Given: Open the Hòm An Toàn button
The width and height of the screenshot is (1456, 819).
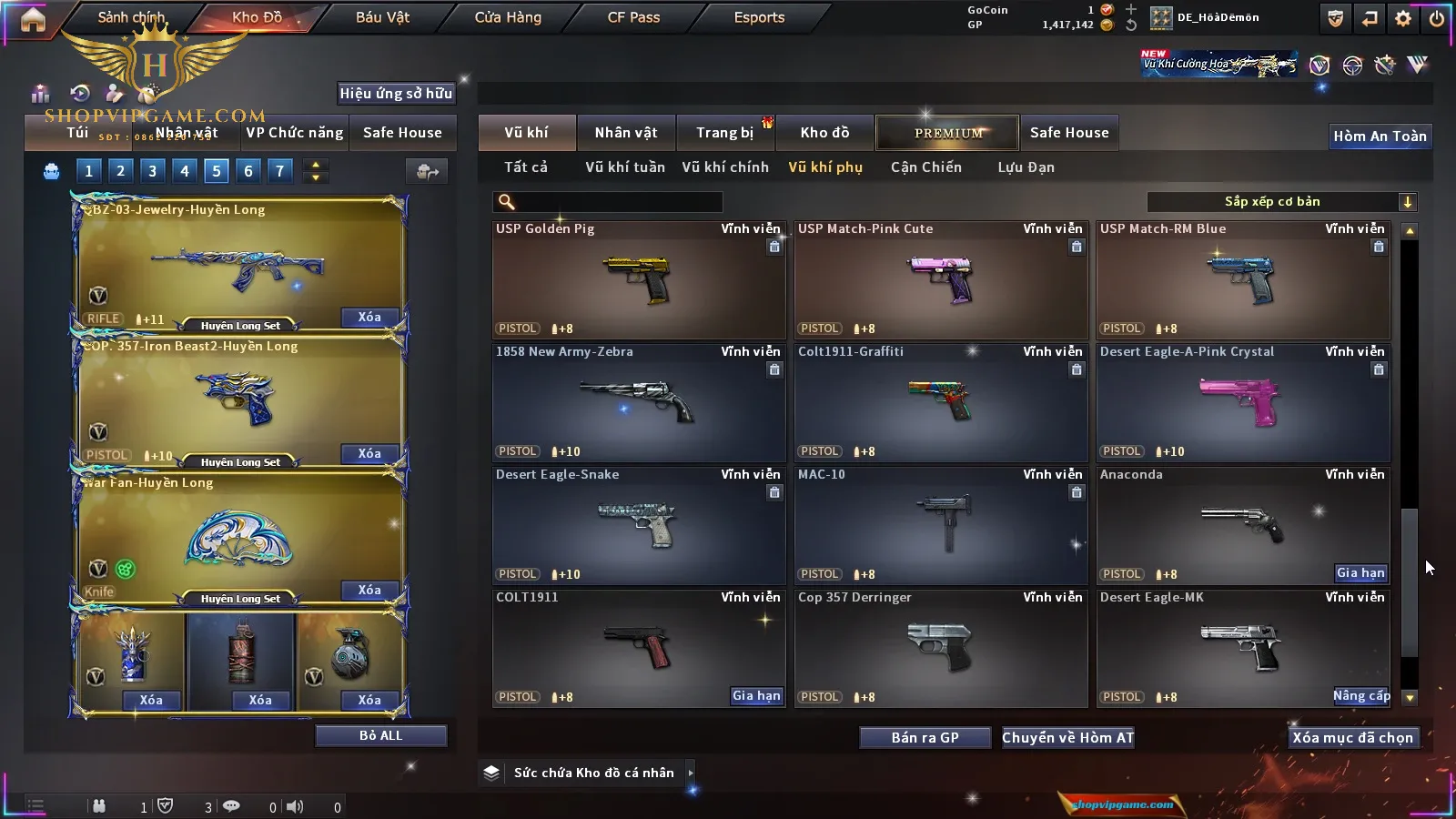Looking at the screenshot, I should tap(1380, 136).
